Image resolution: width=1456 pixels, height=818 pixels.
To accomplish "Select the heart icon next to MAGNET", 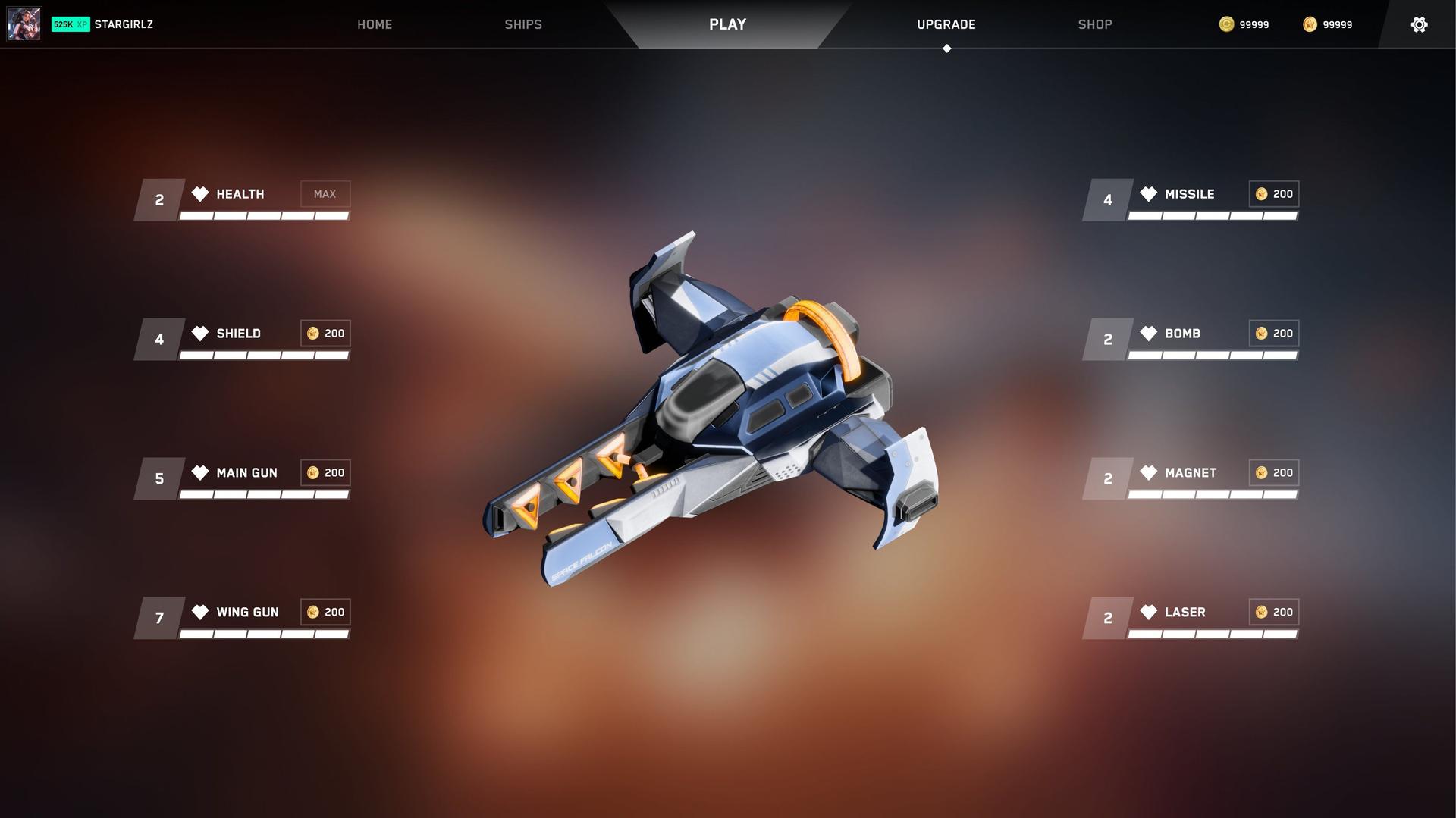I will tap(1149, 472).
